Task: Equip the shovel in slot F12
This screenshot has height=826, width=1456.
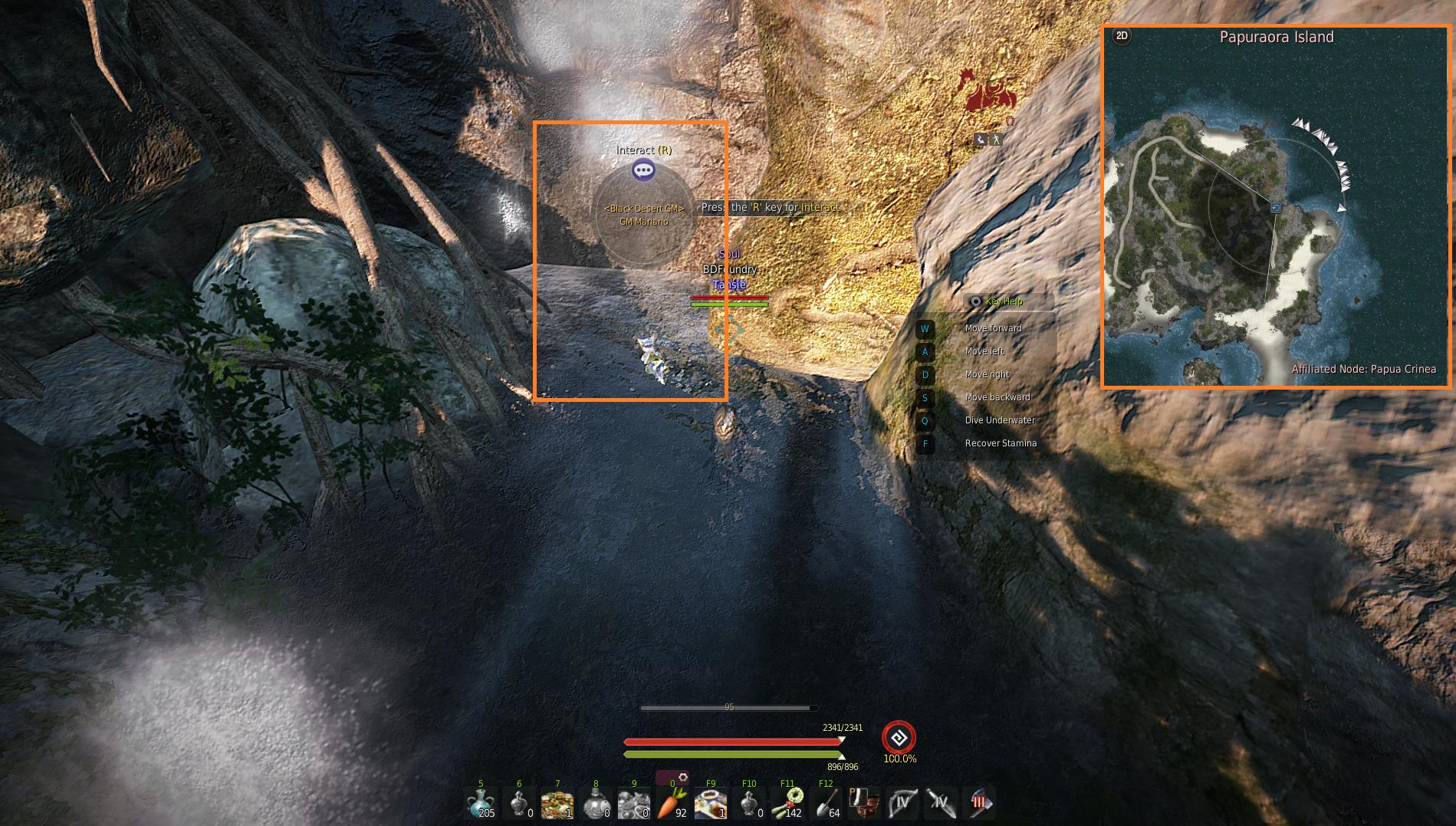Action: click(826, 804)
